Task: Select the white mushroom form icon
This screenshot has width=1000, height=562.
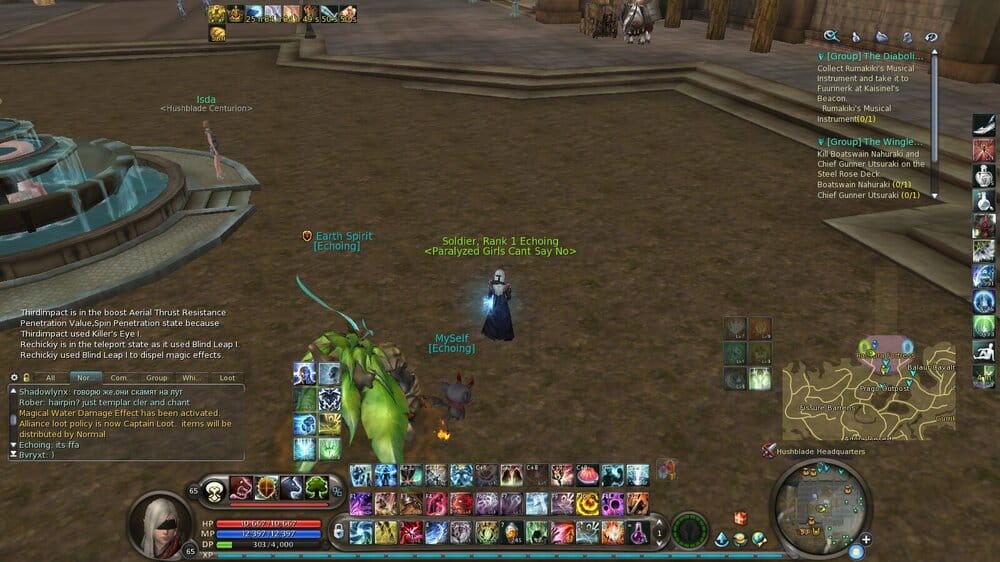Action: pyautogui.click(x=214, y=490)
